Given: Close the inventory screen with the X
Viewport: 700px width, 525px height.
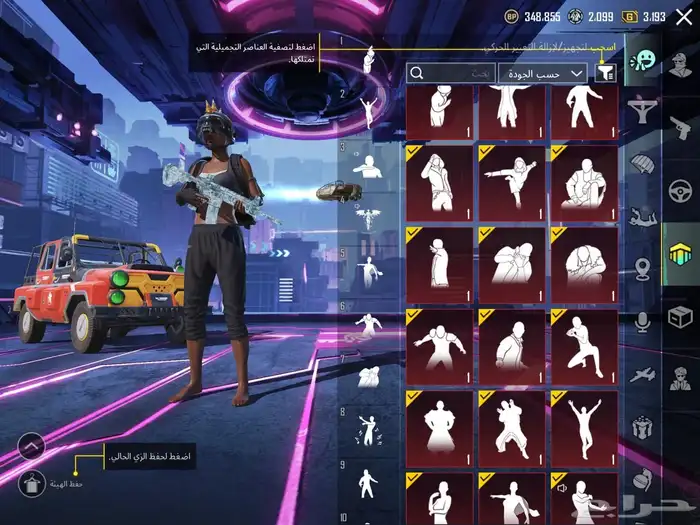Looking at the screenshot, I should [684, 16].
